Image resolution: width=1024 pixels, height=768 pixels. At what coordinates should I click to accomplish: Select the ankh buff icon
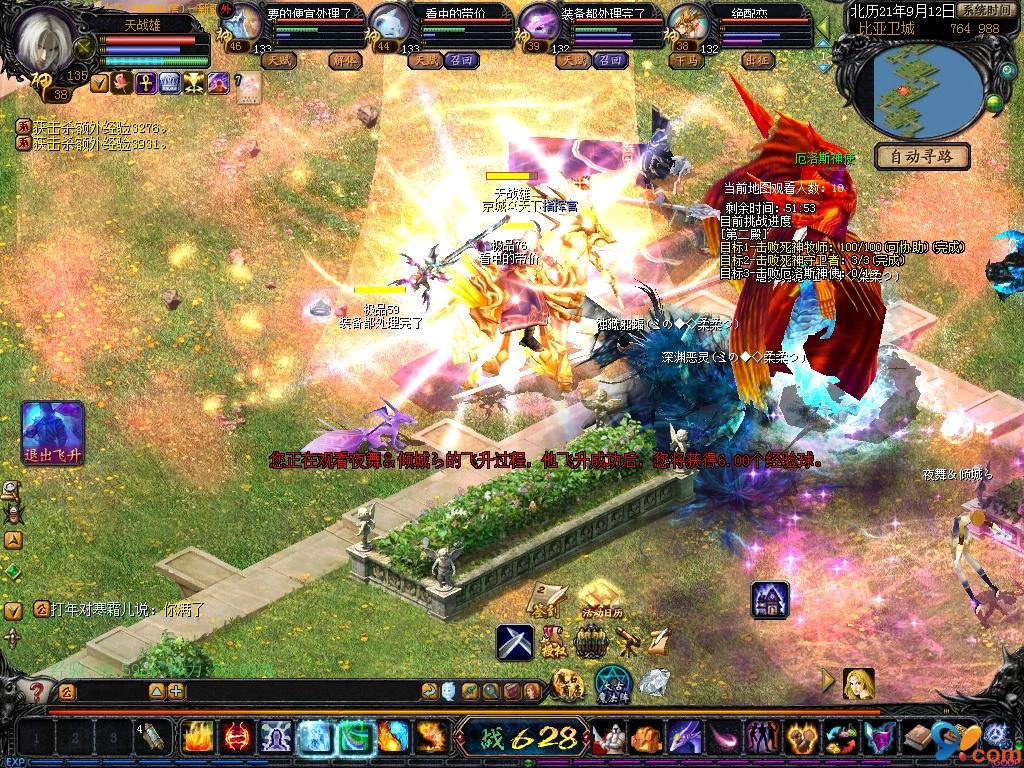[x=145, y=83]
